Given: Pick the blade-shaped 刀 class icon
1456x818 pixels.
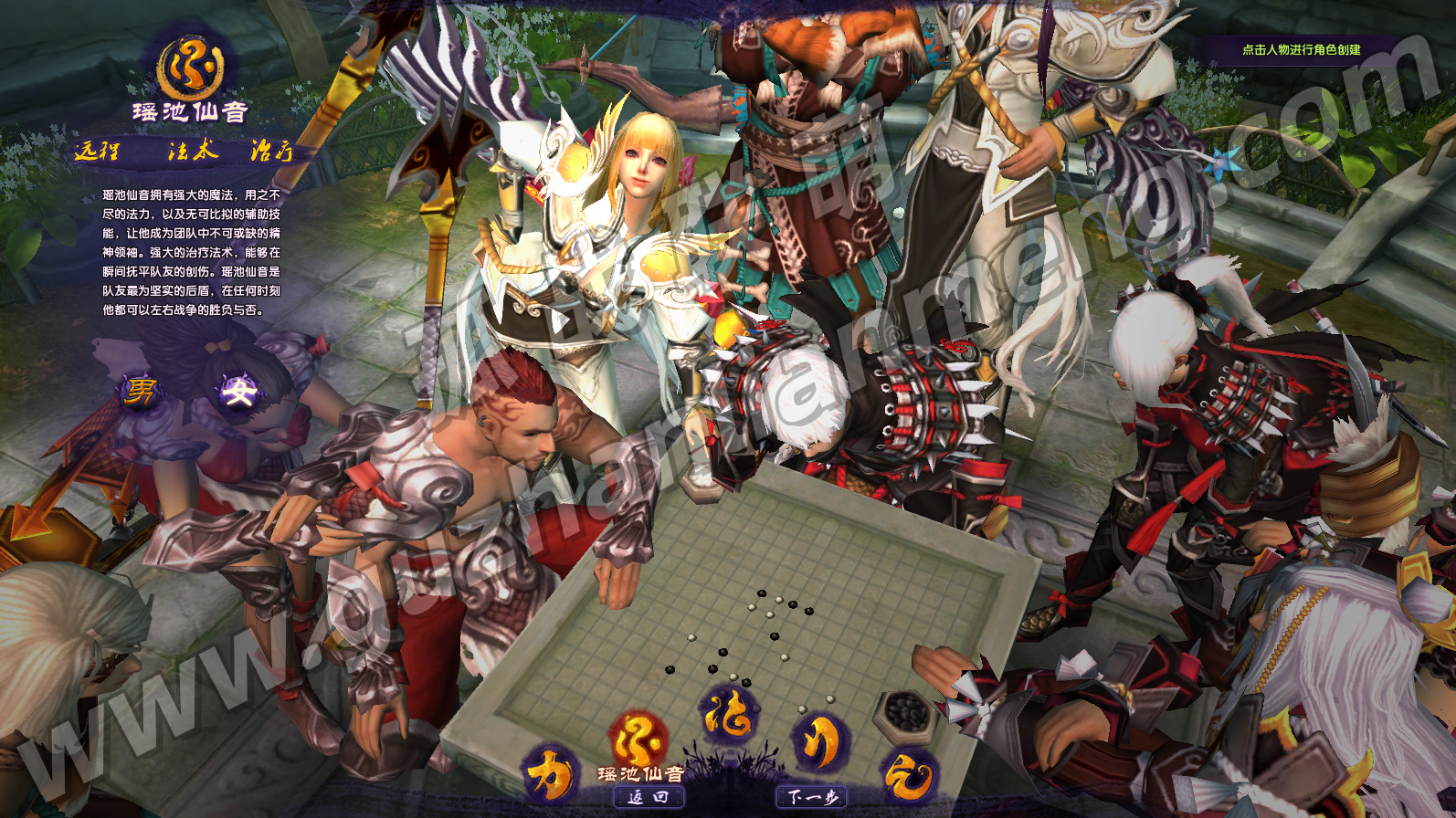Looking at the screenshot, I should pos(819,741).
